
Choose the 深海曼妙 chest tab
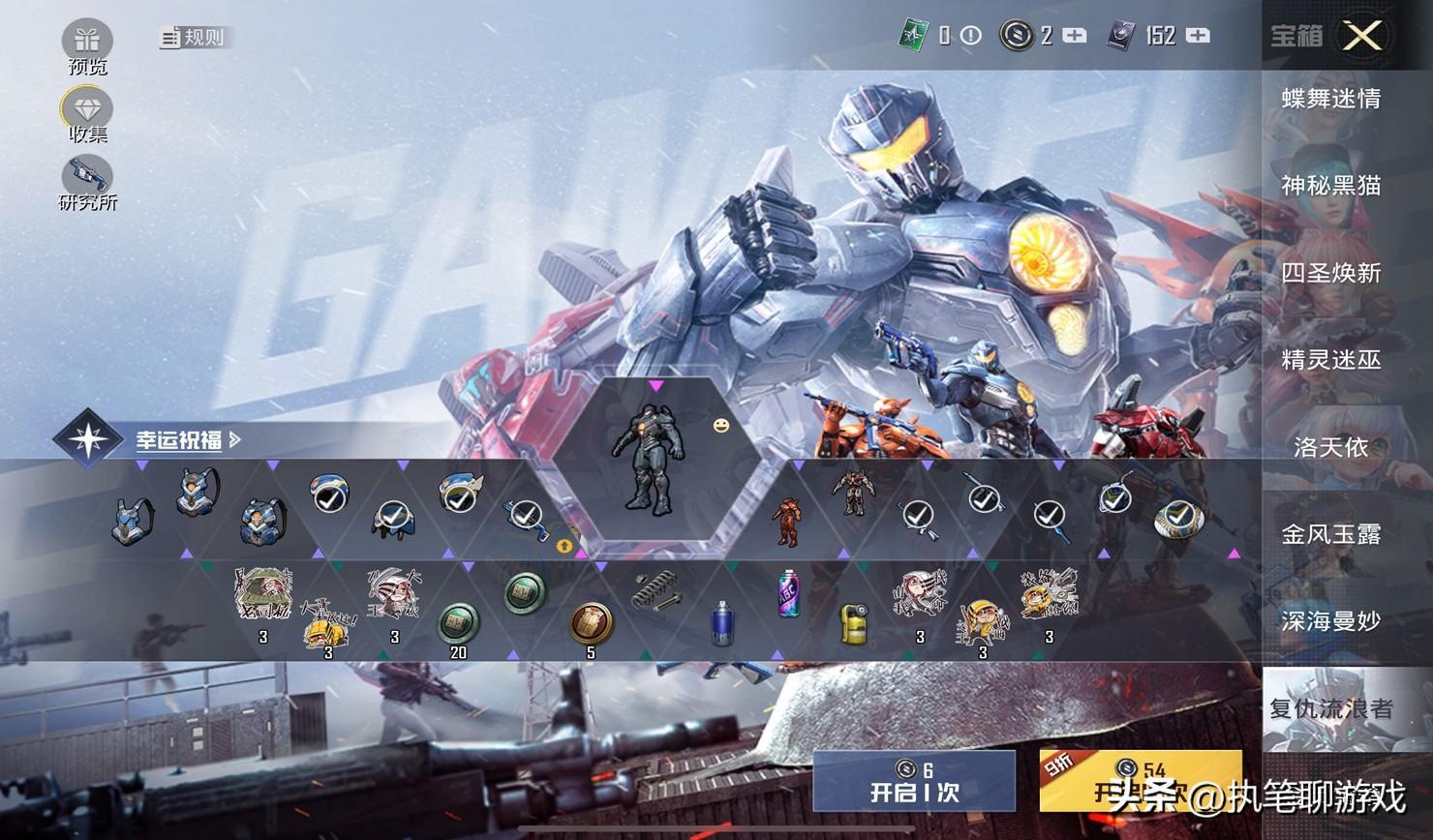click(x=1330, y=620)
